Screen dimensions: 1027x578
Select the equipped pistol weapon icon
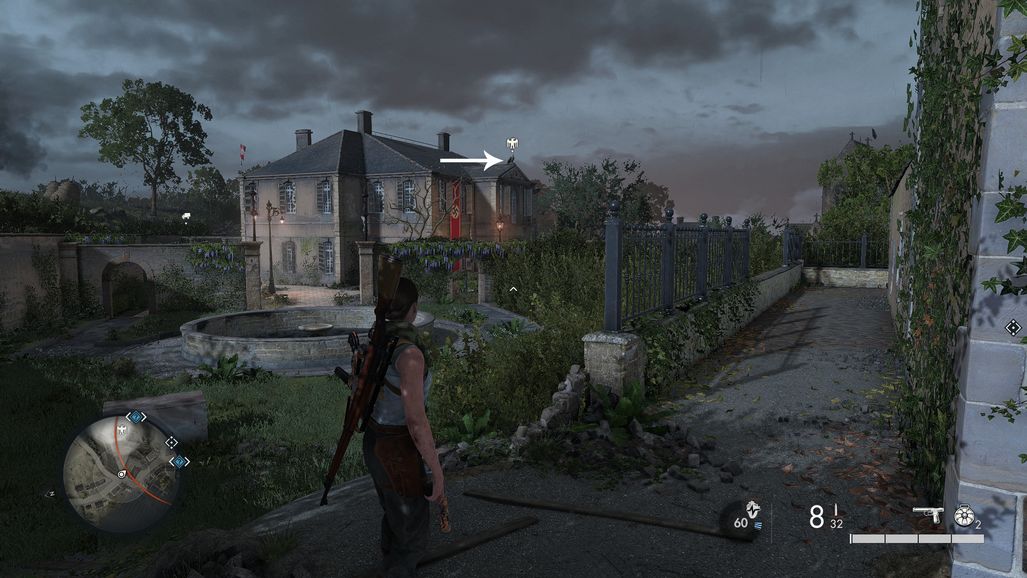[x=929, y=515]
